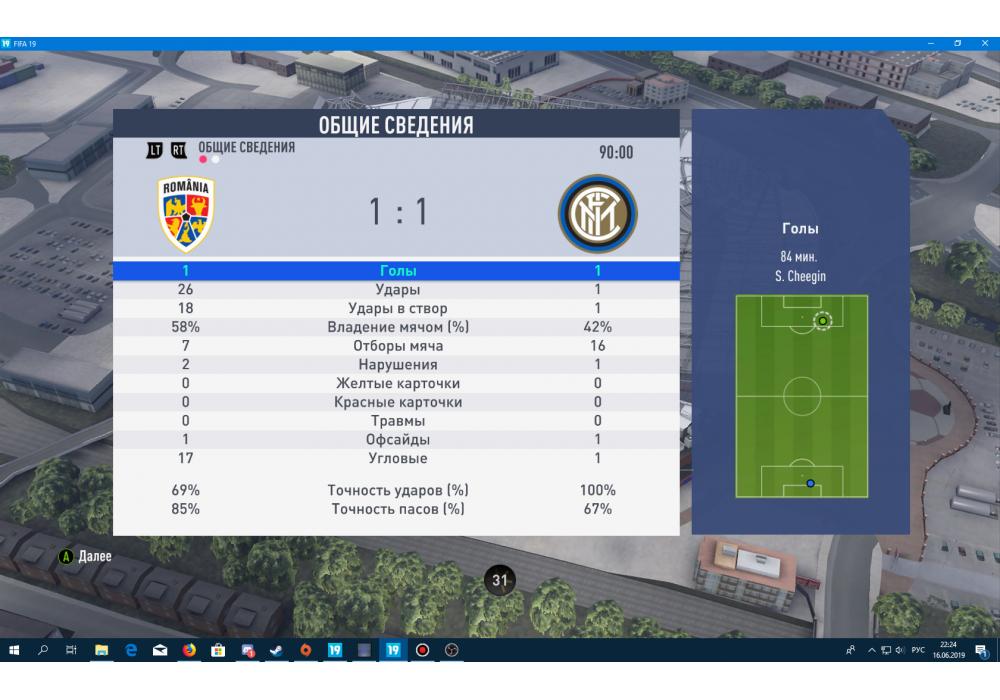Highlight the Точность пасов (%) row
This screenshot has height=700, width=1000.
click(398, 509)
